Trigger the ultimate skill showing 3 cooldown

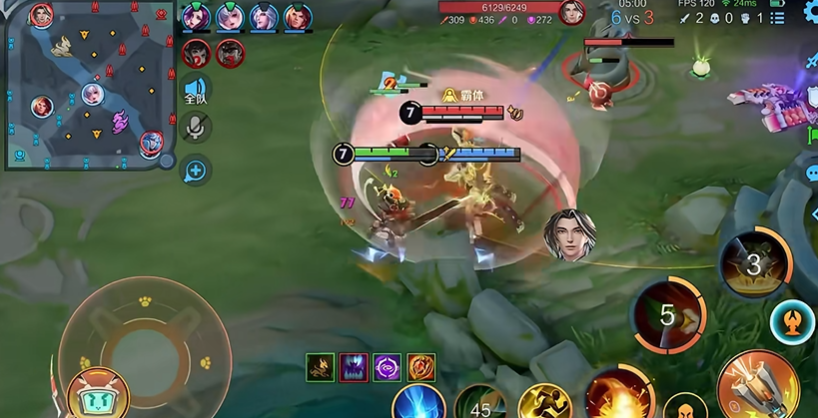(x=755, y=264)
